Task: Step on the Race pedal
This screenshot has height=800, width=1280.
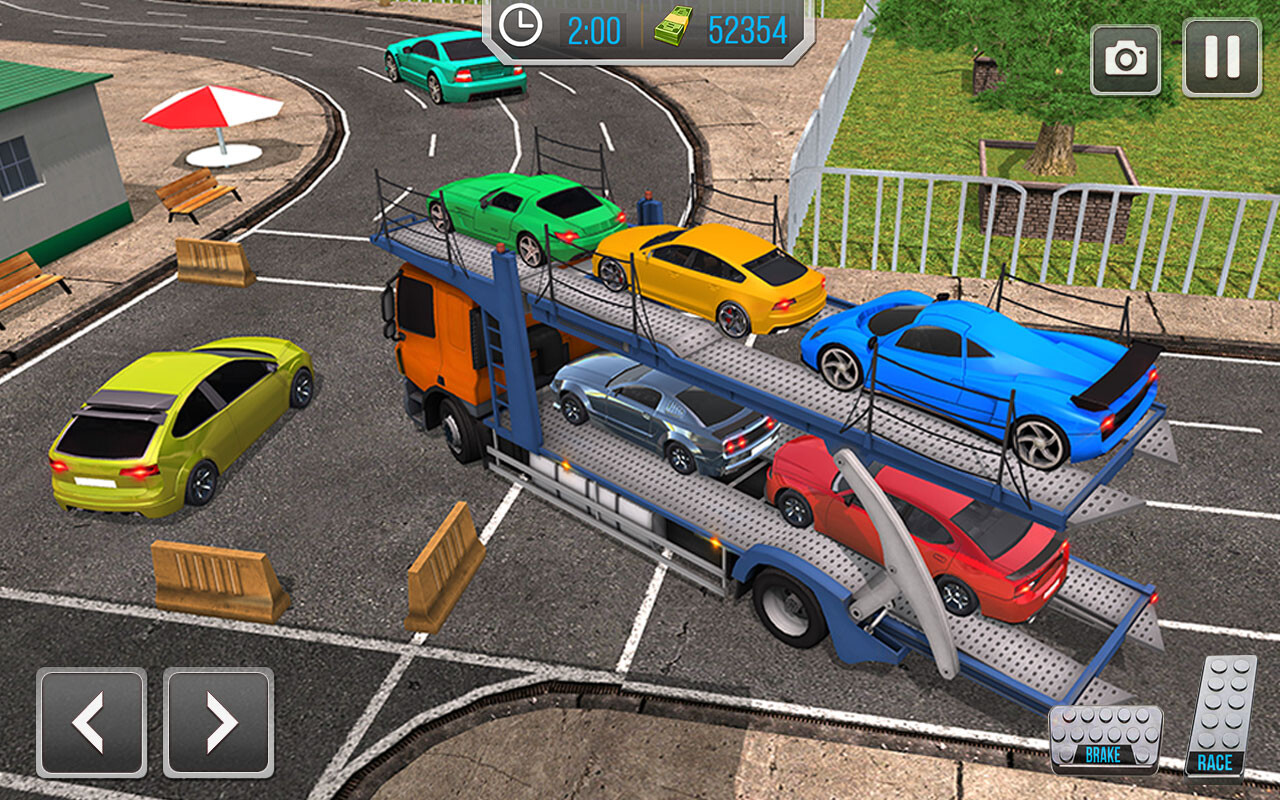Action: point(1220,716)
